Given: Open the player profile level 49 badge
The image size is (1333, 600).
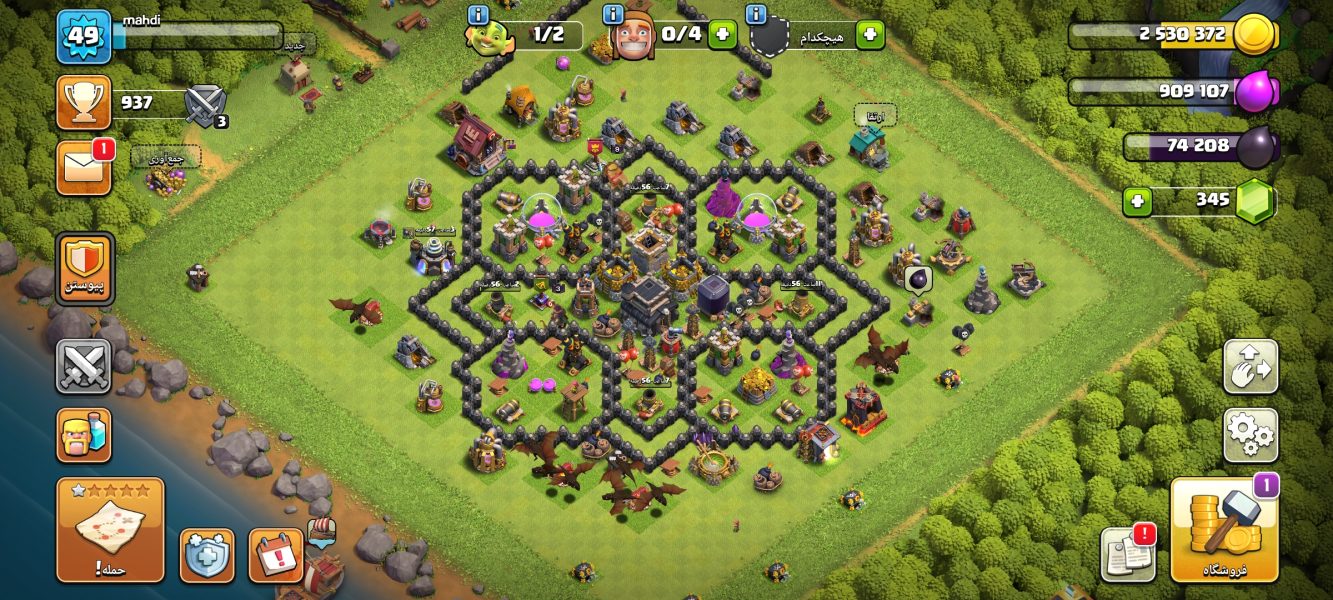Looking at the screenshot, I should tap(84, 37).
